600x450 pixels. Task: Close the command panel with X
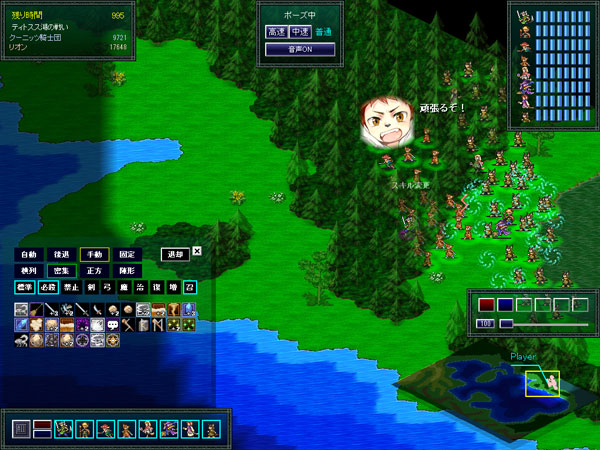point(197,251)
